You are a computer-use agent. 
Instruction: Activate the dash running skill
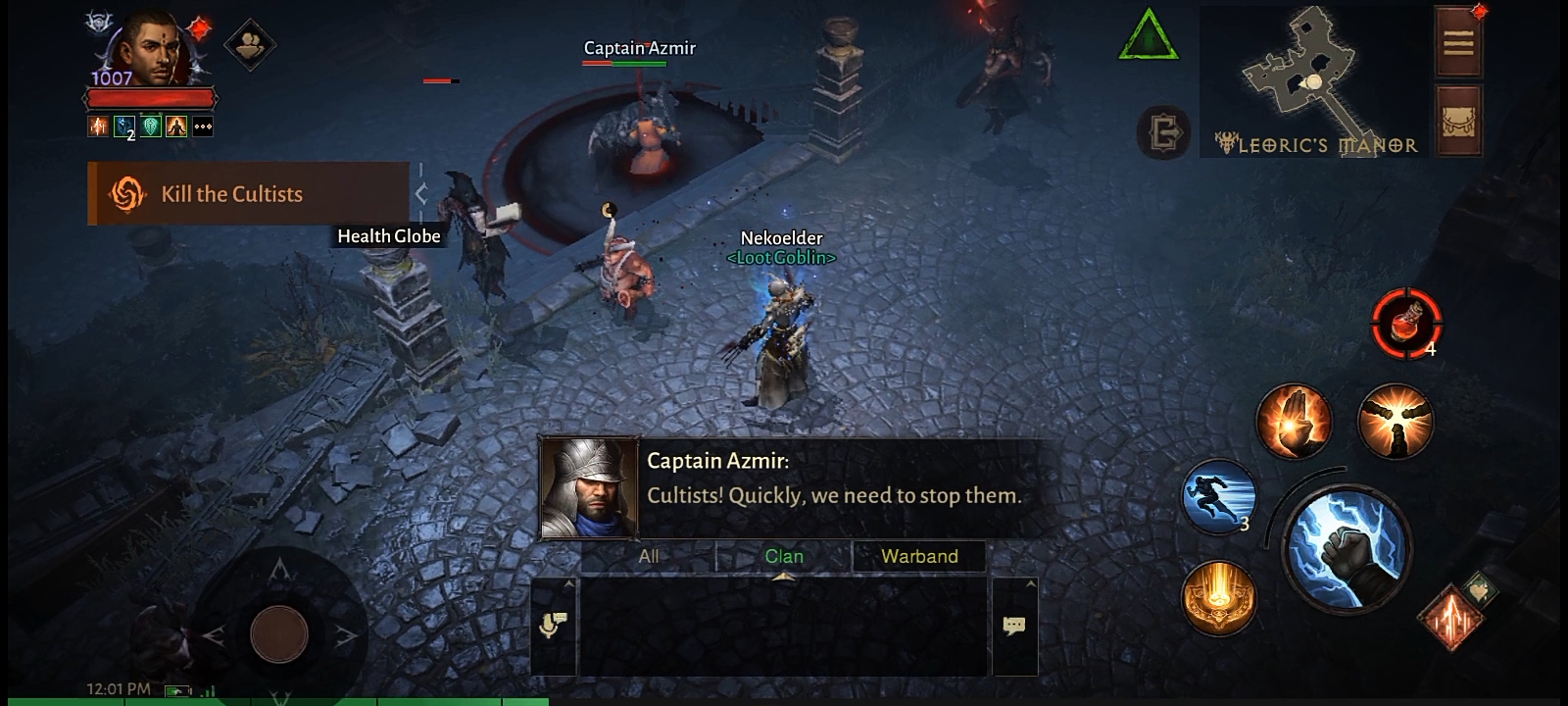click(x=1218, y=495)
